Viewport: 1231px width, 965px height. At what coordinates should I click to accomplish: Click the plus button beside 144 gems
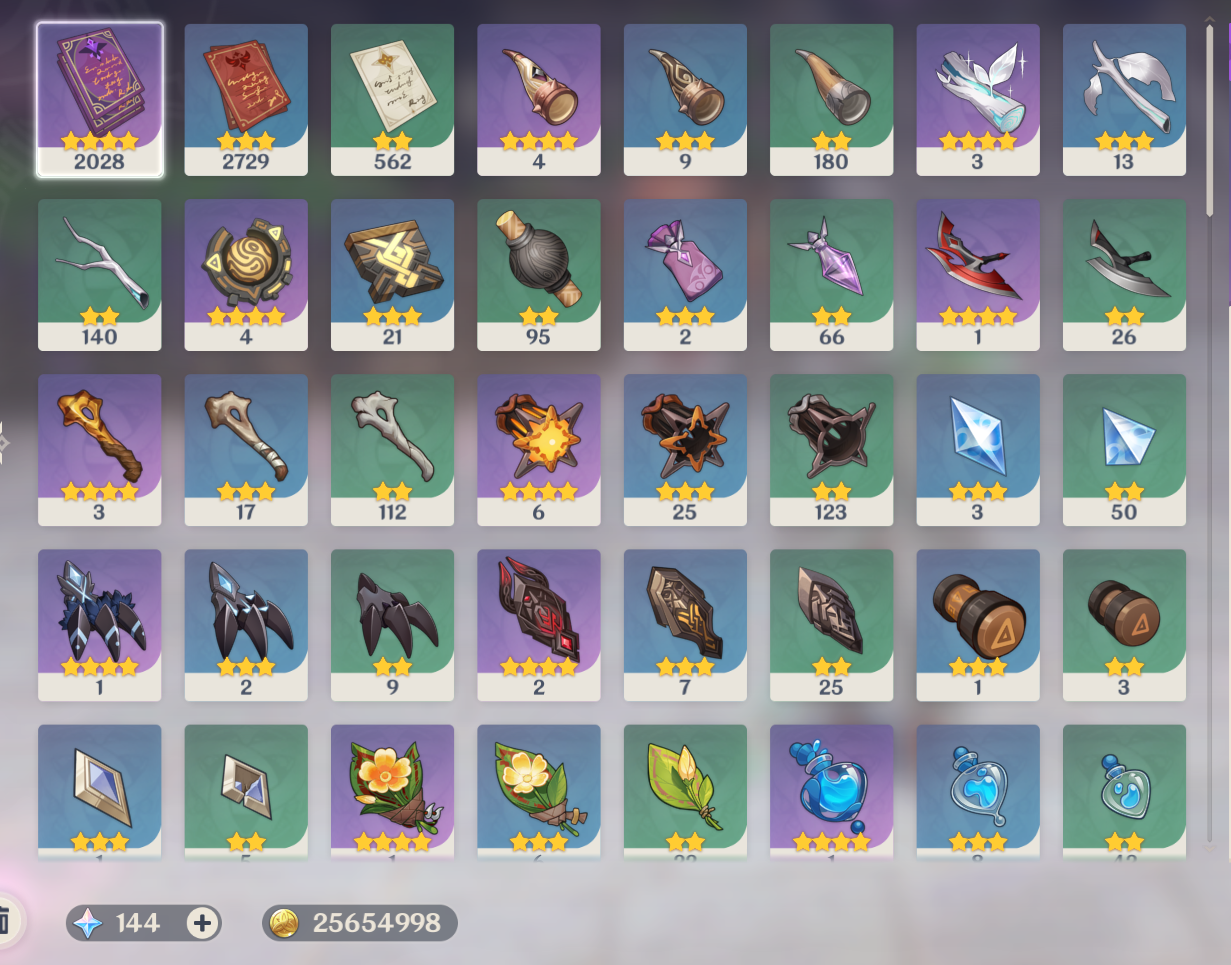pyautogui.click(x=202, y=923)
